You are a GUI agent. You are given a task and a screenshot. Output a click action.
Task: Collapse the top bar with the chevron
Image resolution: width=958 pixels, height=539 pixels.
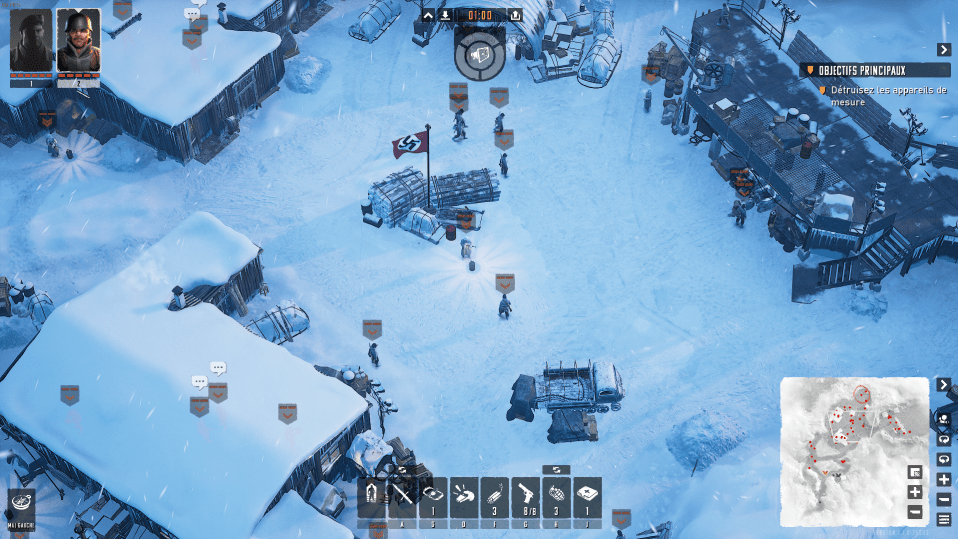[x=428, y=15]
